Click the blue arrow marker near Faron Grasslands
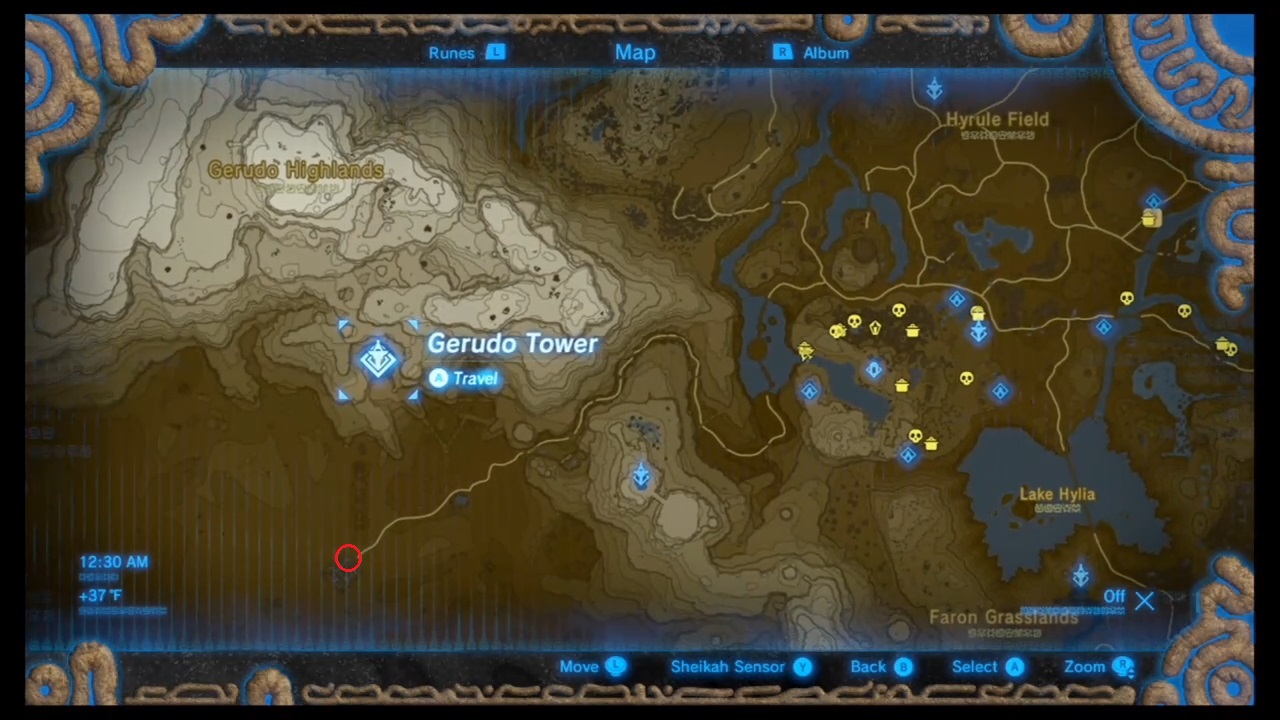Viewport: 1280px width, 720px height. (1080, 573)
